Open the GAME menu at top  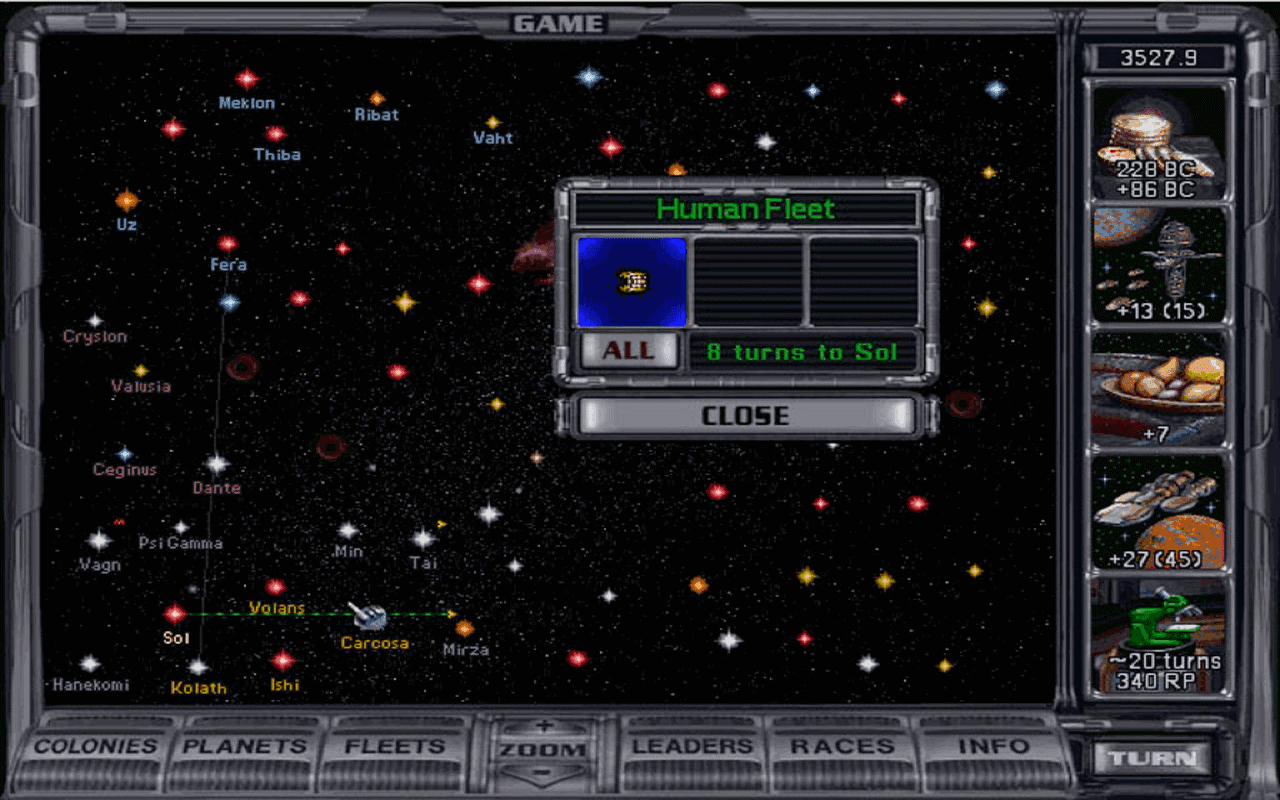(x=557, y=22)
